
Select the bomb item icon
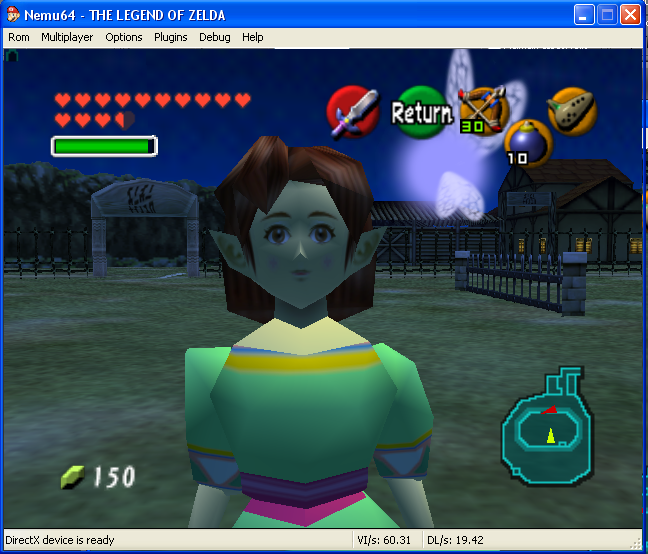(527, 142)
